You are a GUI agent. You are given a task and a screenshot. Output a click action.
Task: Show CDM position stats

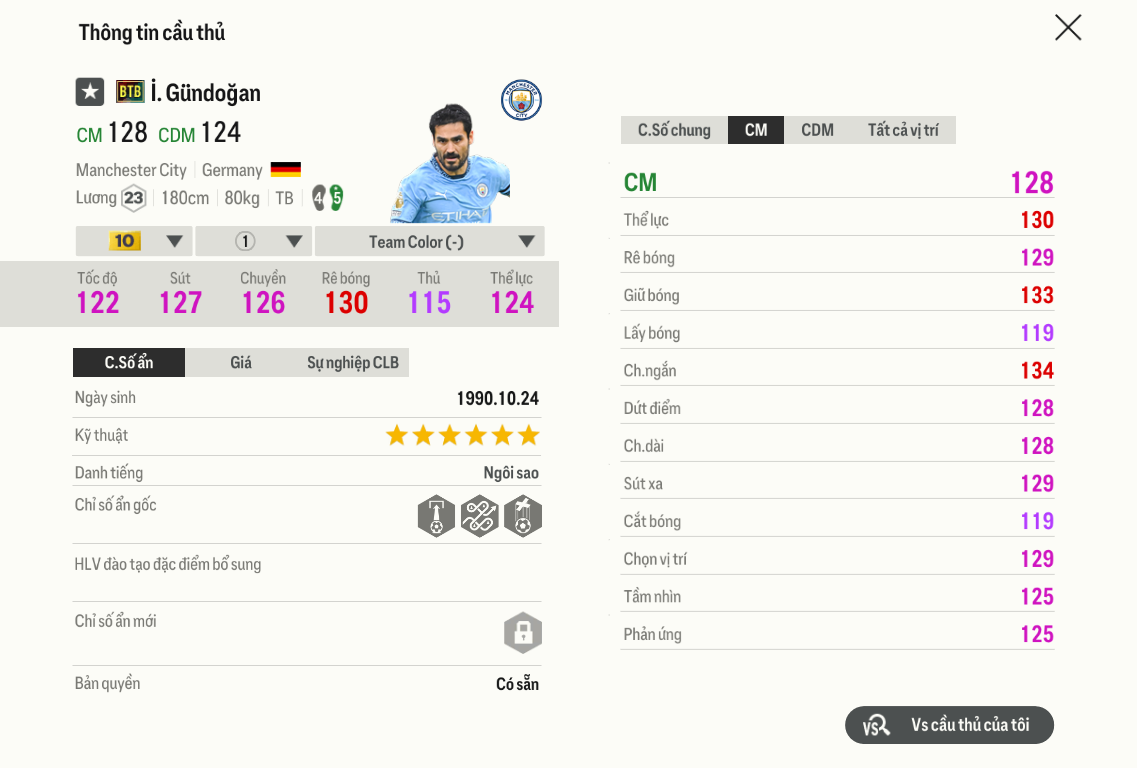(817, 130)
